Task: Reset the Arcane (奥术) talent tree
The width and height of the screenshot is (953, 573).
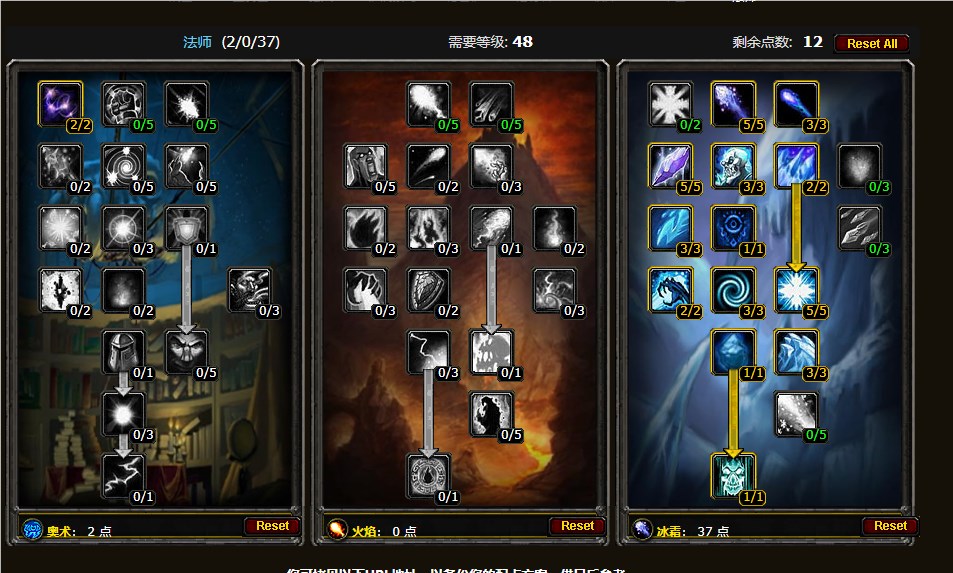Action: pyautogui.click(x=272, y=526)
